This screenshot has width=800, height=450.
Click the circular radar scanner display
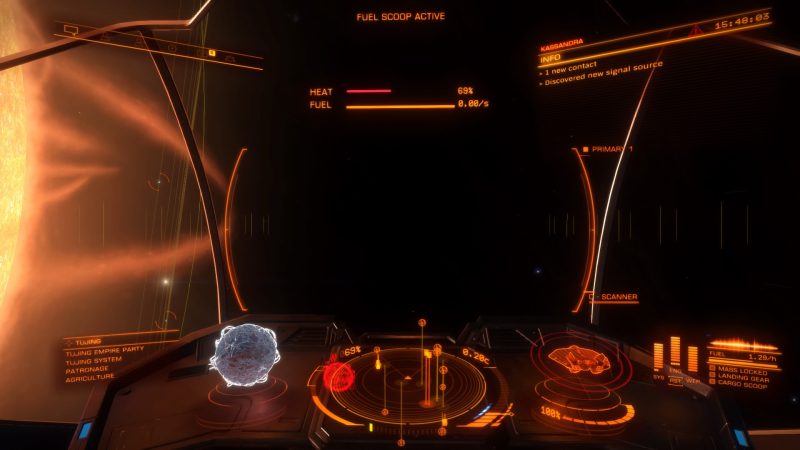tap(408, 383)
